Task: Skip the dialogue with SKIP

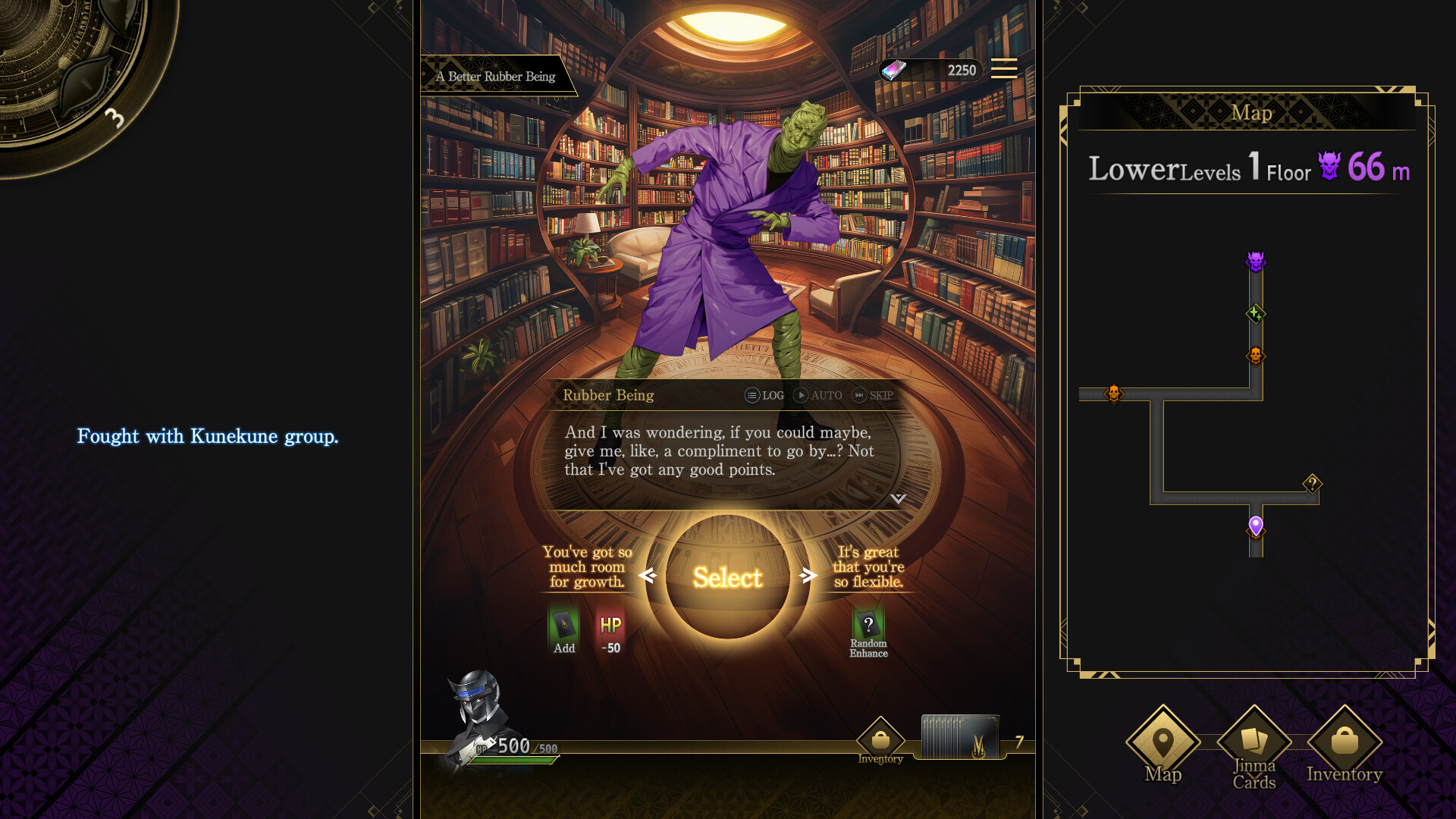Action: tap(873, 395)
